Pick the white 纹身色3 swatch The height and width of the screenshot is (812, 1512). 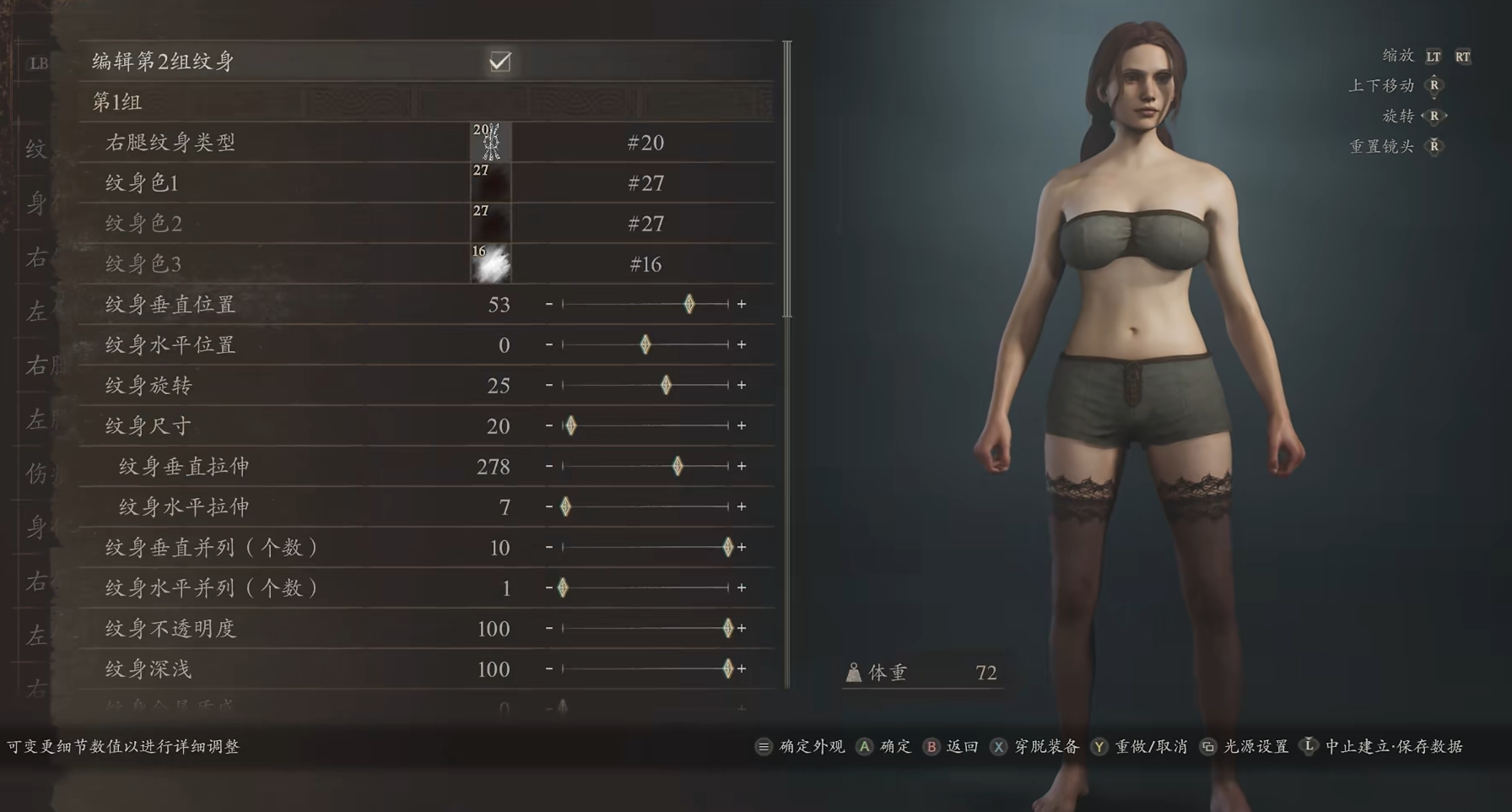pos(490,264)
